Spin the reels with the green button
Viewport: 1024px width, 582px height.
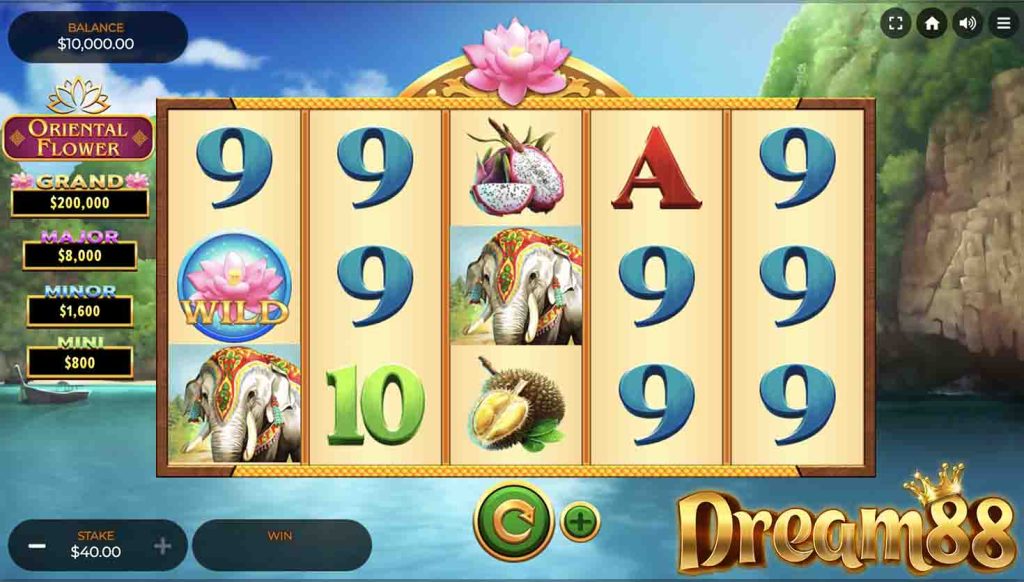[x=513, y=521]
